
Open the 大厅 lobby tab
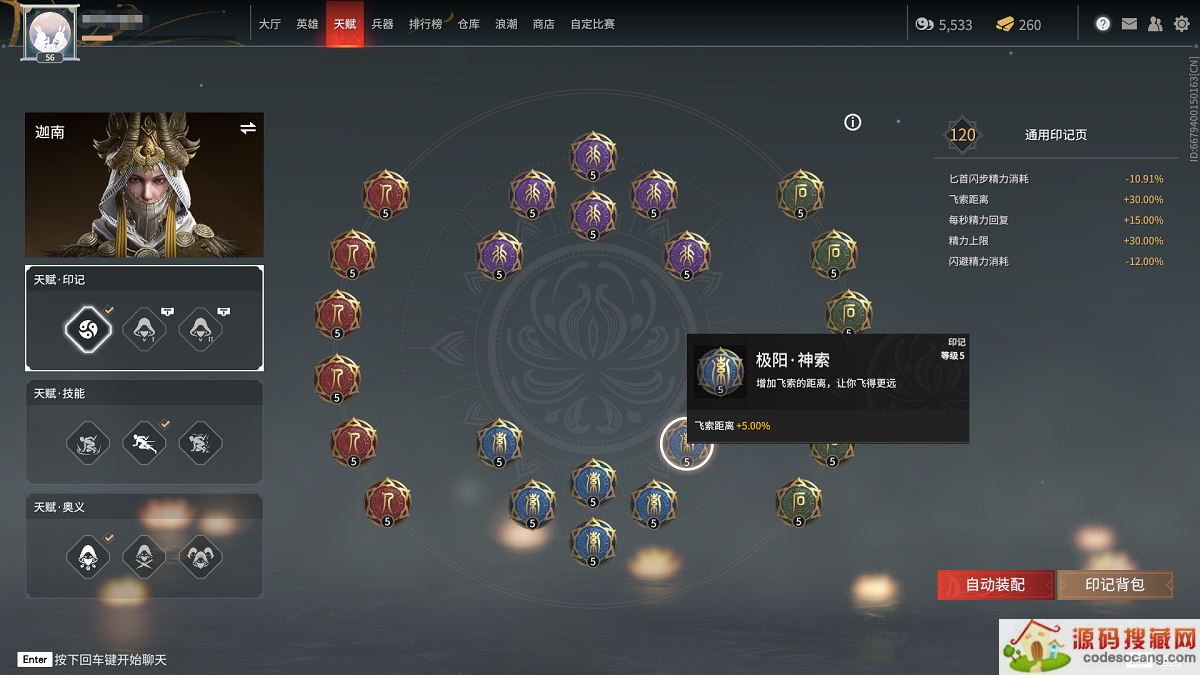point(269,24)
